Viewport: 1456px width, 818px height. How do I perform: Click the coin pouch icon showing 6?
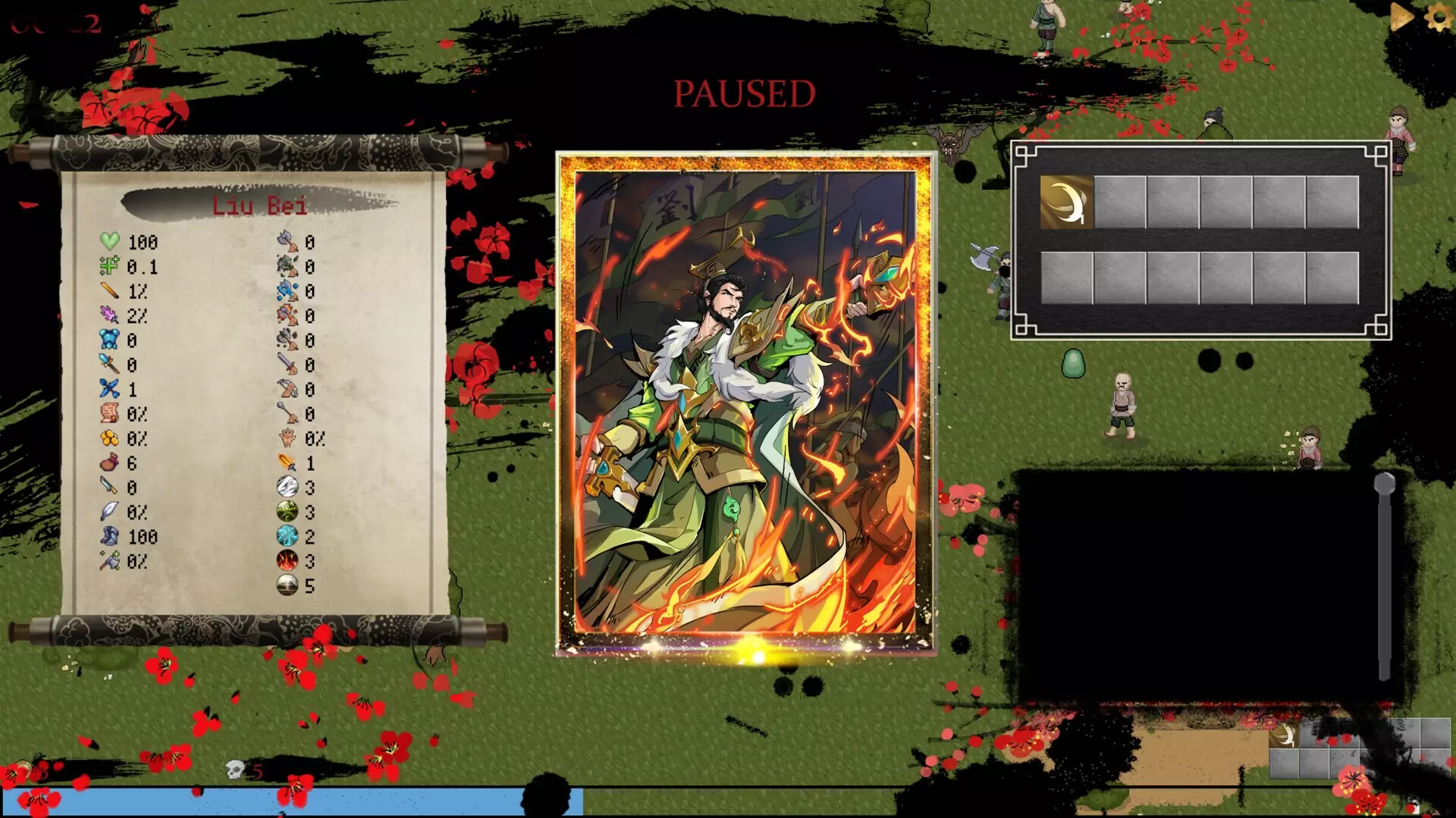[x=110, y=460]
